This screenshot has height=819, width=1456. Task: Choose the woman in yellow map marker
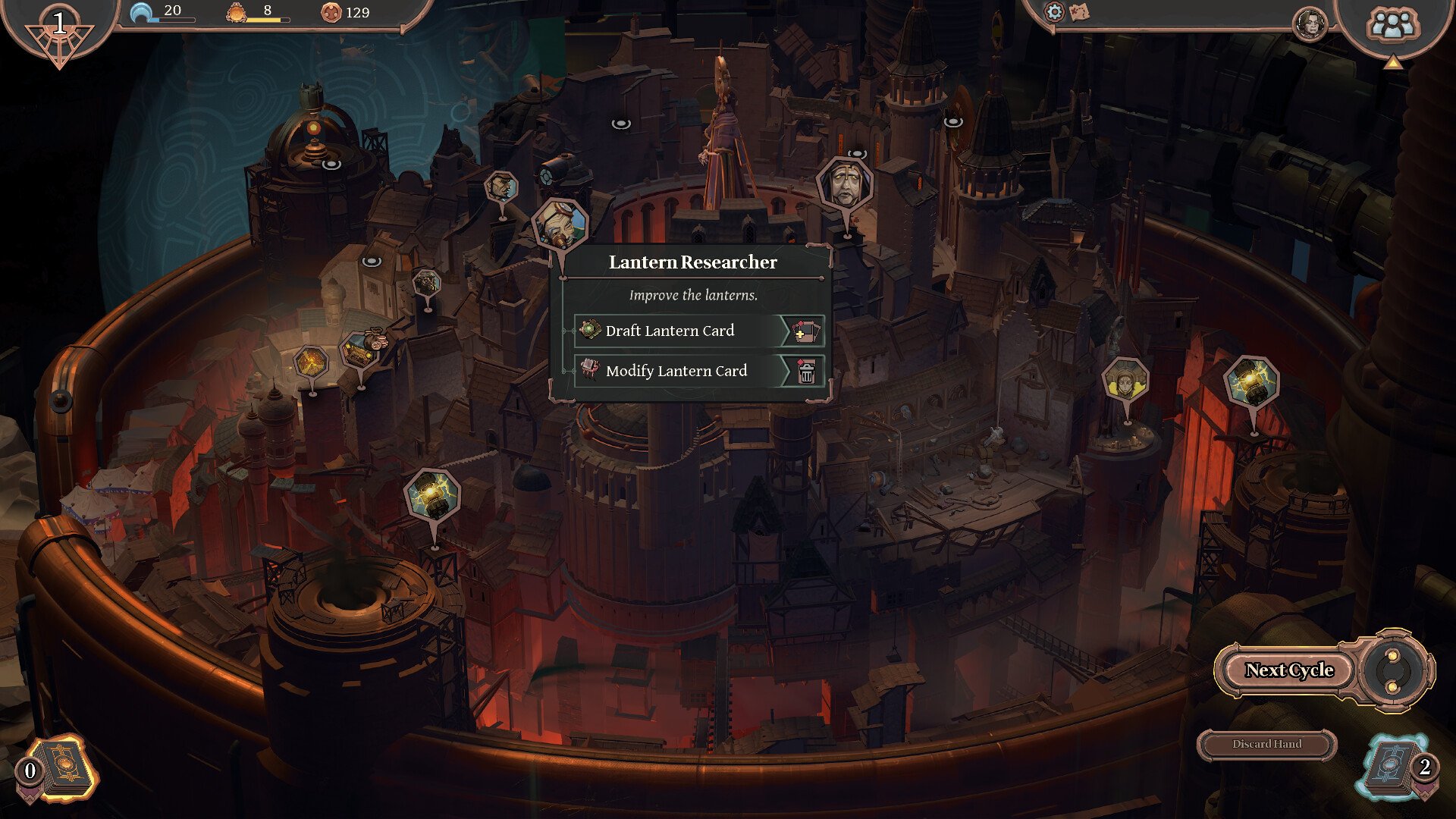pos(1125,379)
